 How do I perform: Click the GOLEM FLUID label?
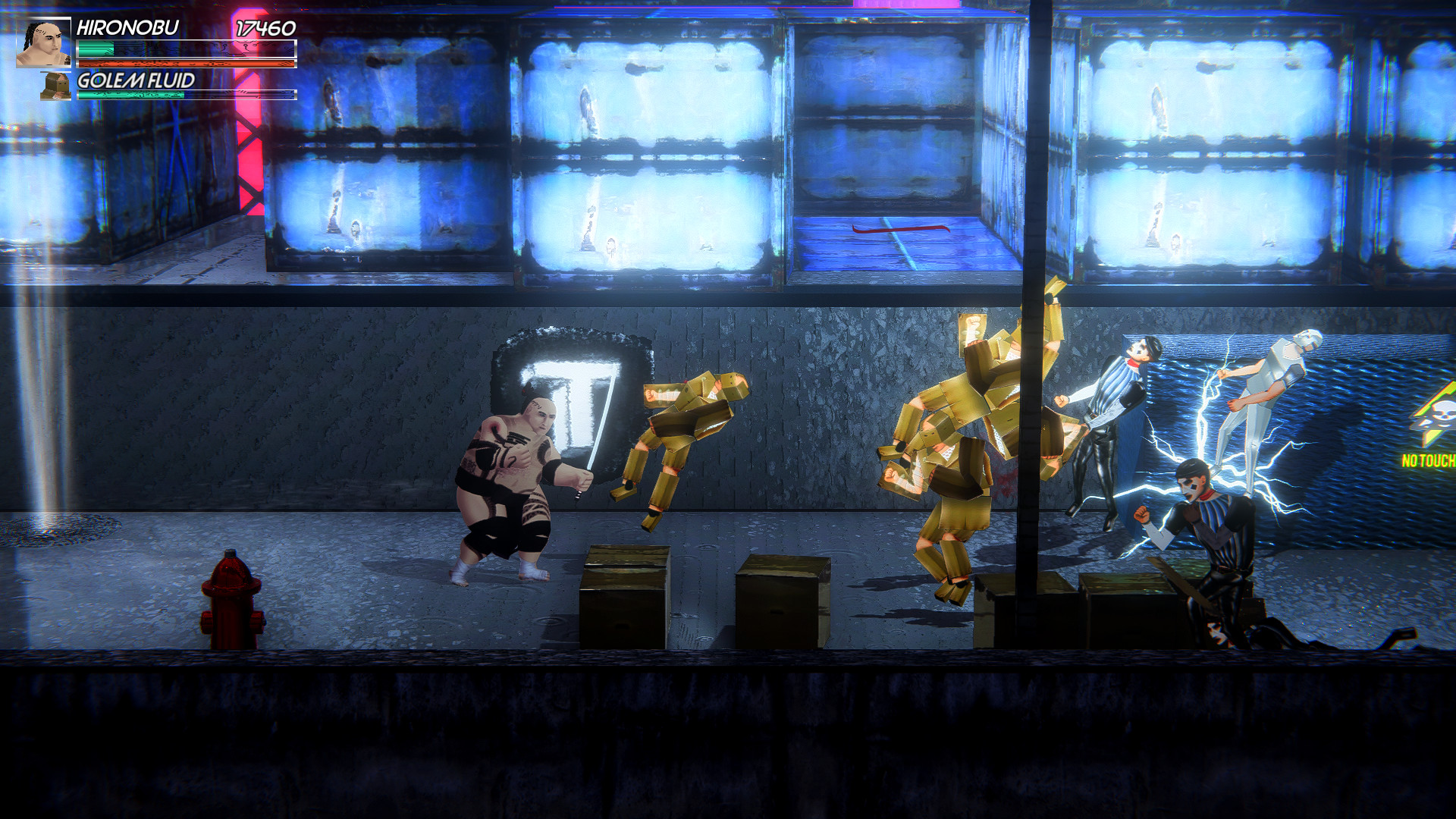coord(135,80)
